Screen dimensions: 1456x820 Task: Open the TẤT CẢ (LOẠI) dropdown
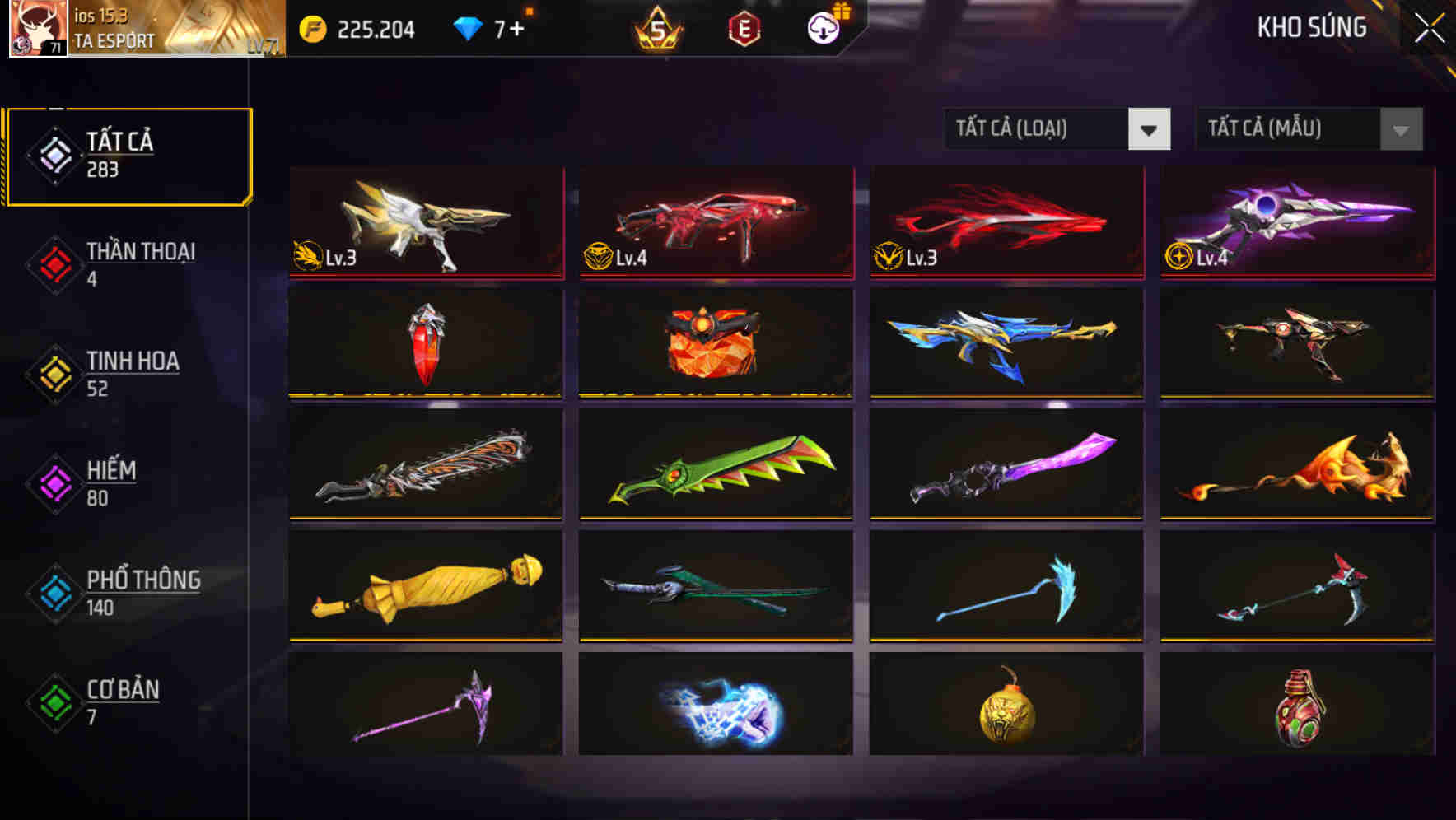tap(1057, 129)
